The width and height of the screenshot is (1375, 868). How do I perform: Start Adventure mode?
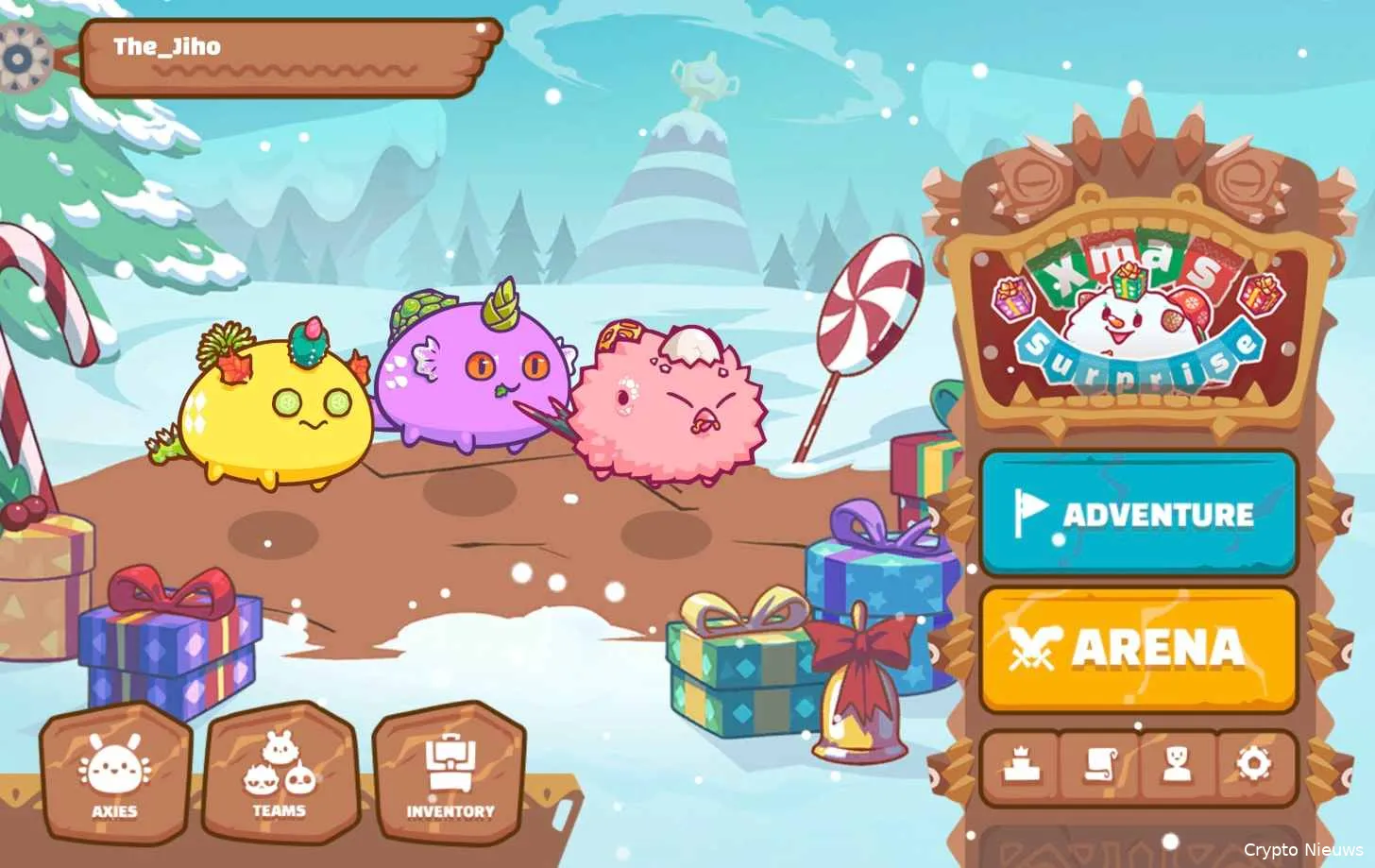pos(1138,515)
